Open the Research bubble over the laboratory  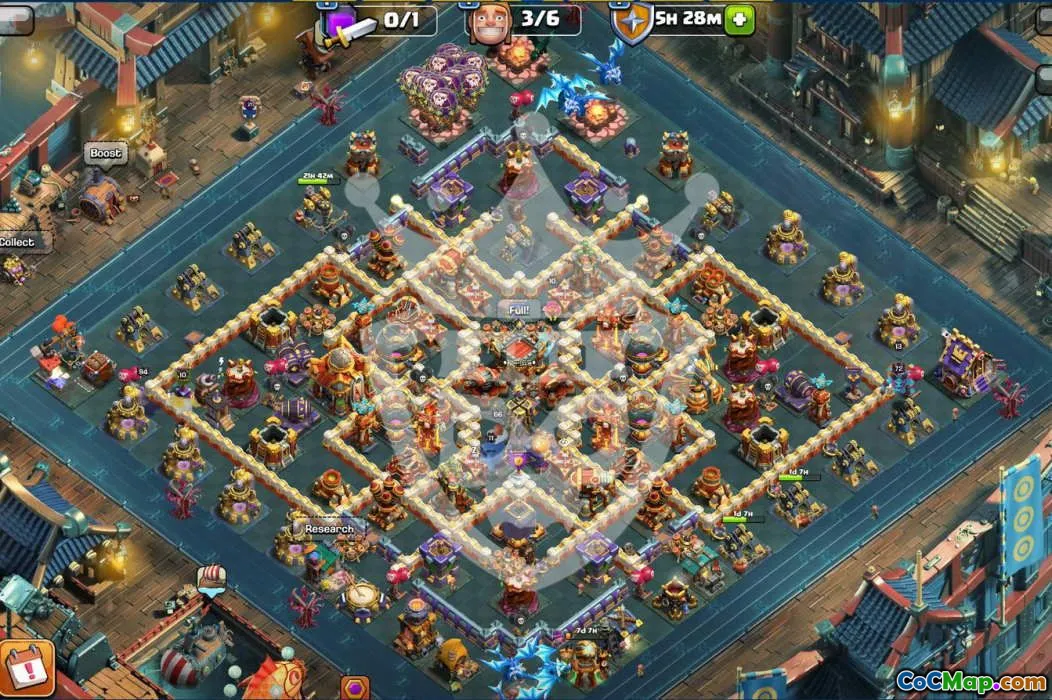point(328,528)
